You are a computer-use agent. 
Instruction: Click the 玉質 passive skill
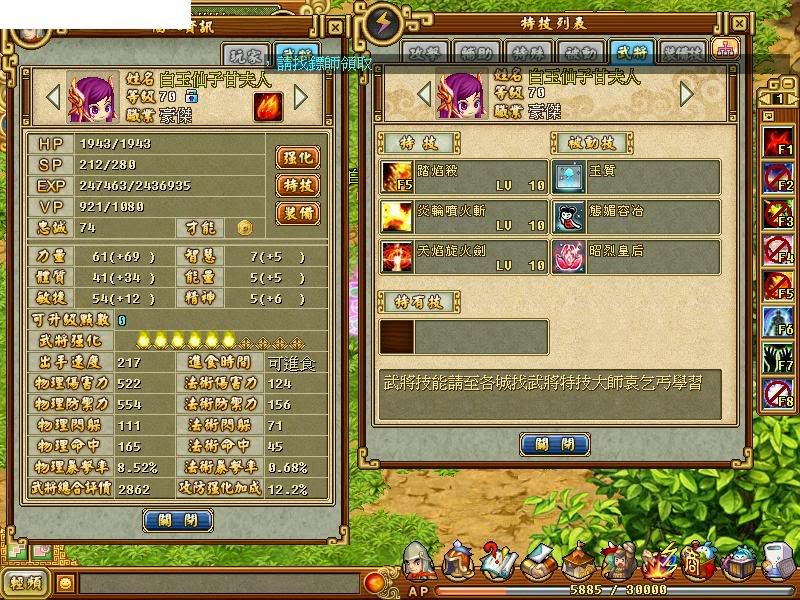[x=636, y=177]
